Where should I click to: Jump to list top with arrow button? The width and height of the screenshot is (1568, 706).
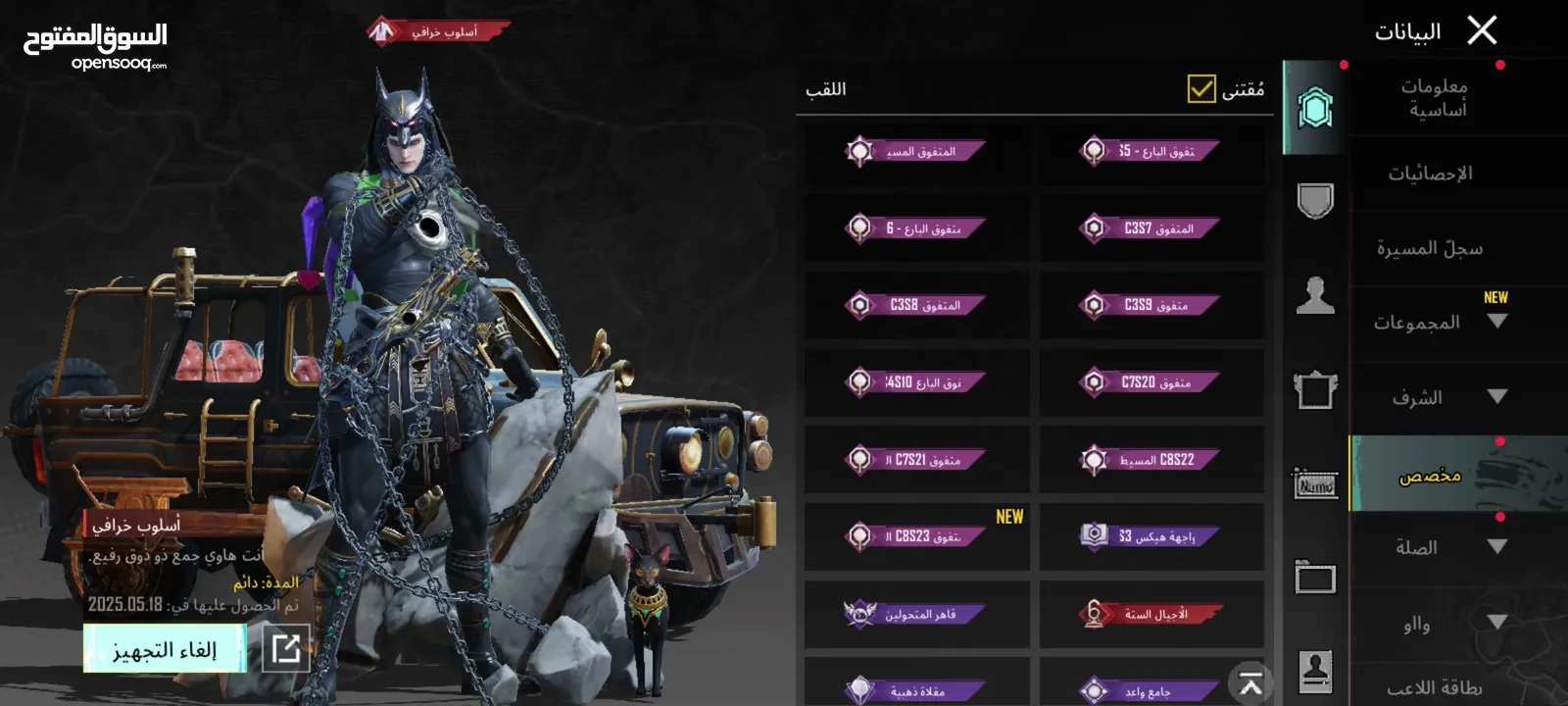(1250, 683)
